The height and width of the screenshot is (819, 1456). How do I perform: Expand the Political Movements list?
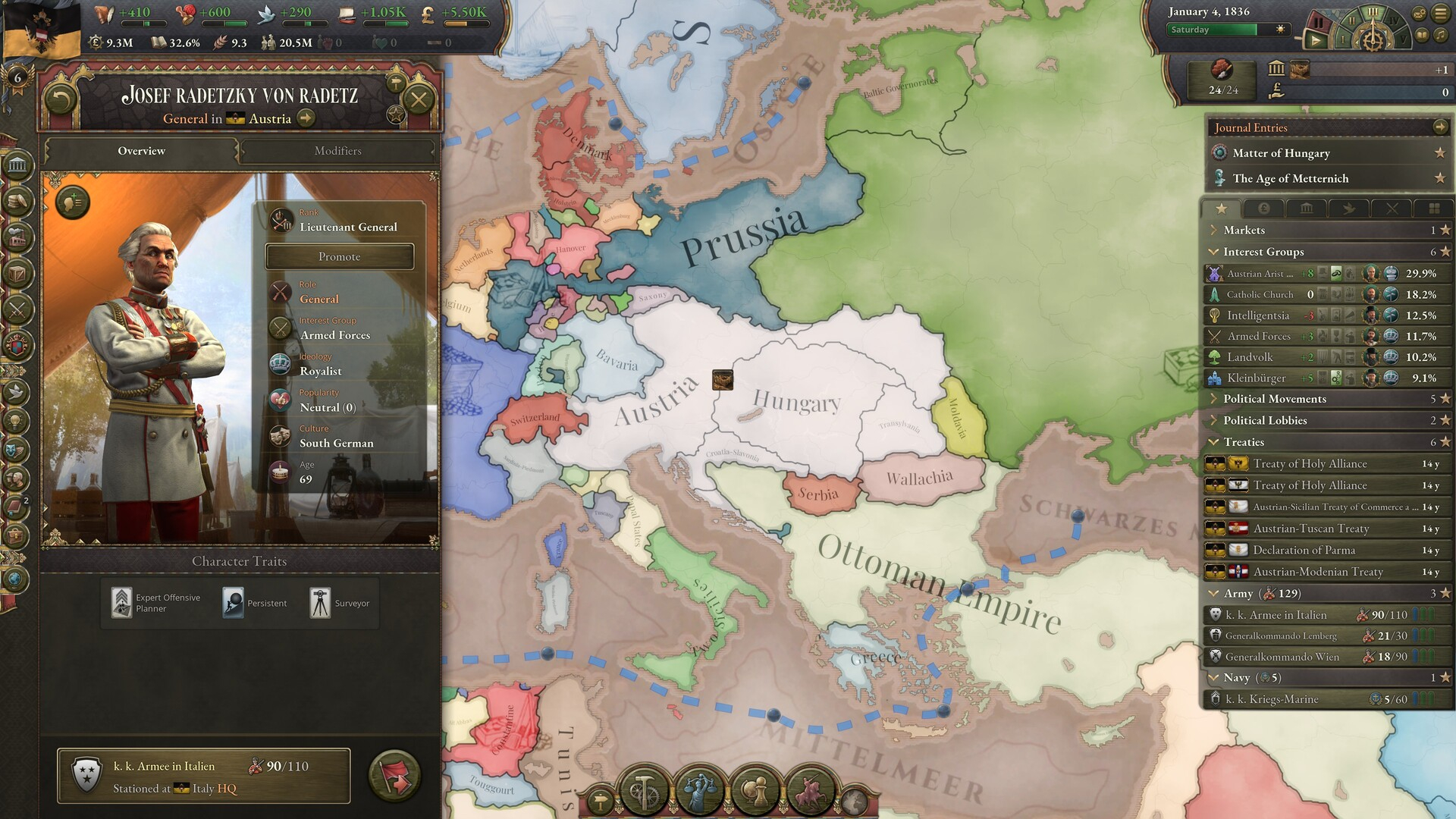click(x=1274, y=399)
